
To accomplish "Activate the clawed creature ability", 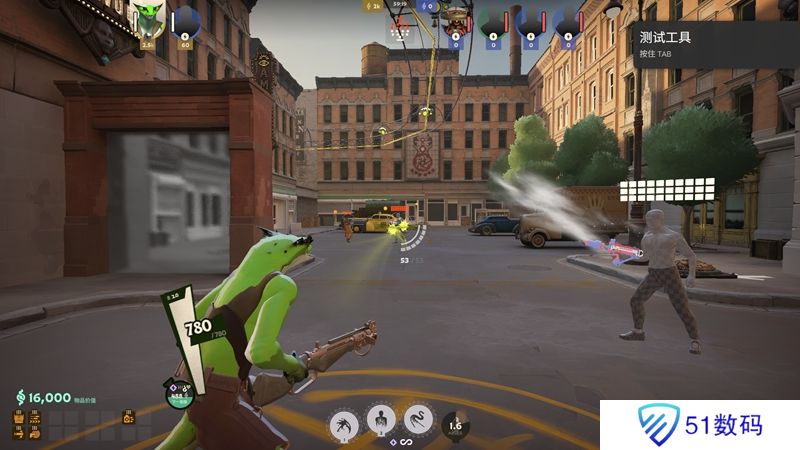I will [x=345, y=424].
